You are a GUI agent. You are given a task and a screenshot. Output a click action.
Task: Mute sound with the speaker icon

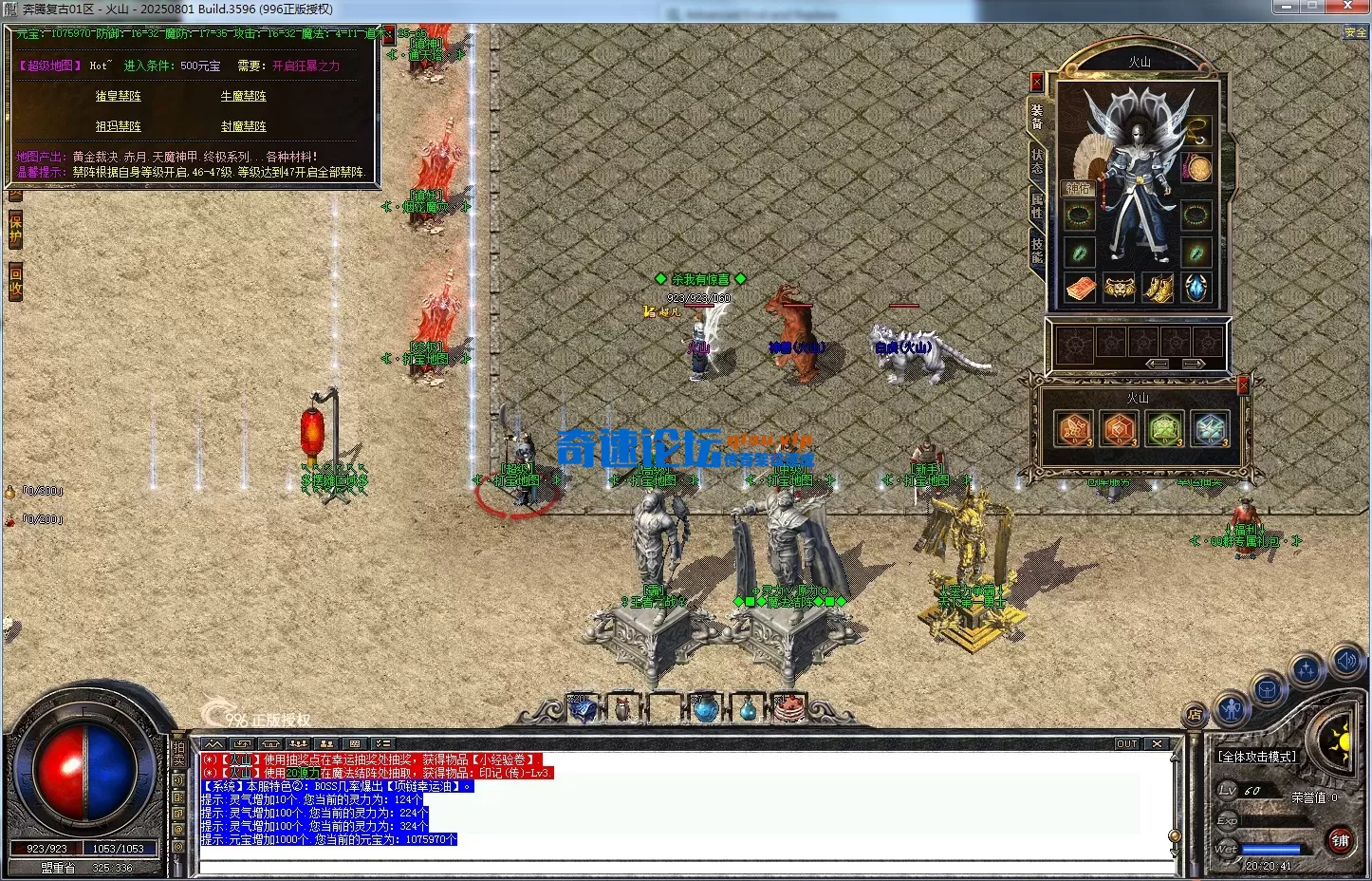pos(1345,661)
